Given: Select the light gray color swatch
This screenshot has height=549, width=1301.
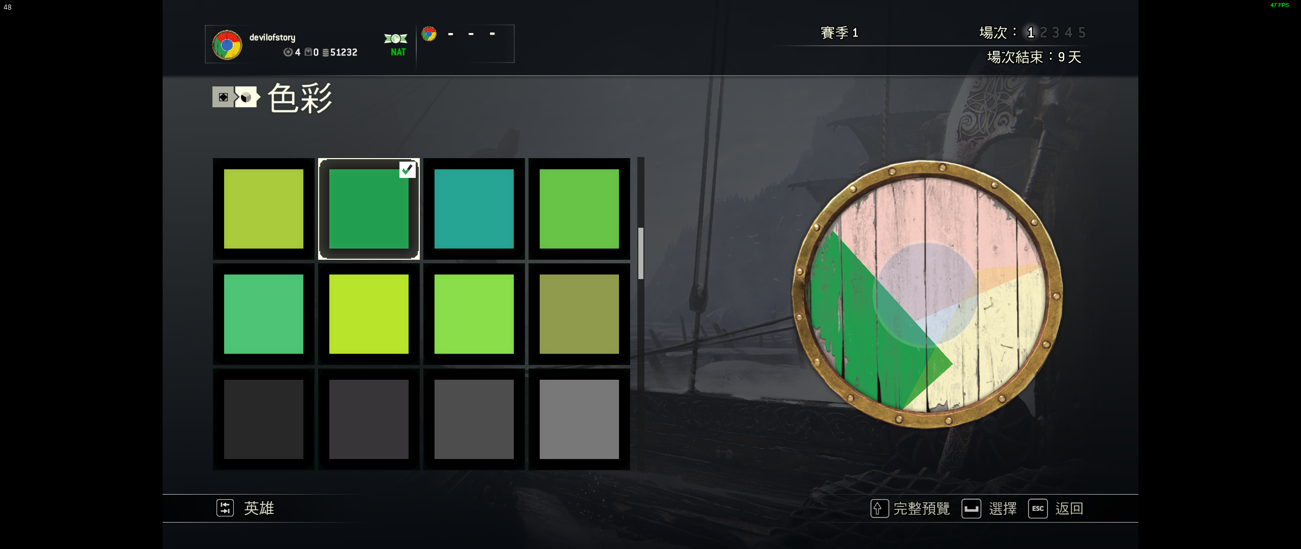Looking at the screenshot, I should (x=578, y=419).
